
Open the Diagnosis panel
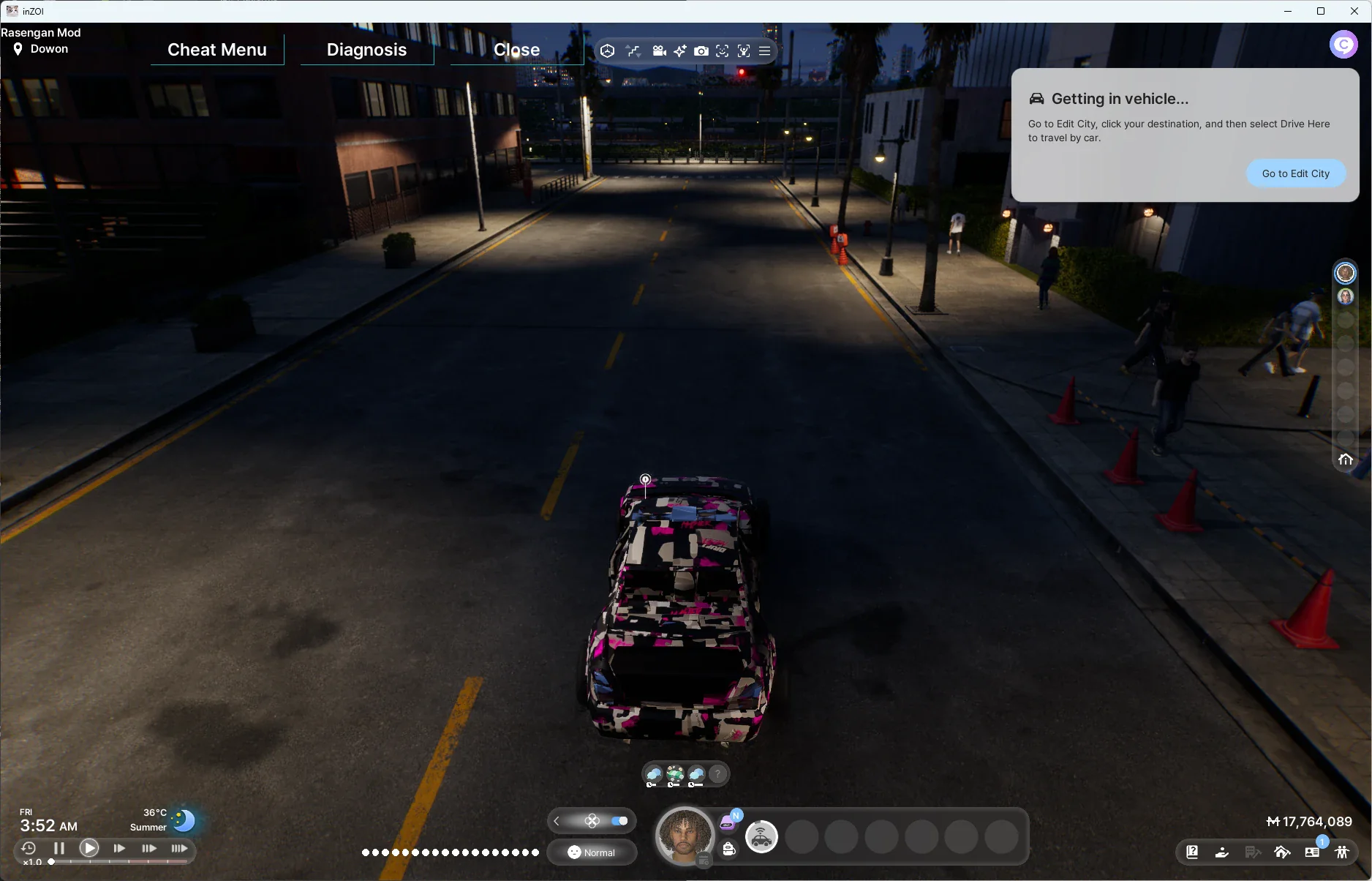(366, 50)
